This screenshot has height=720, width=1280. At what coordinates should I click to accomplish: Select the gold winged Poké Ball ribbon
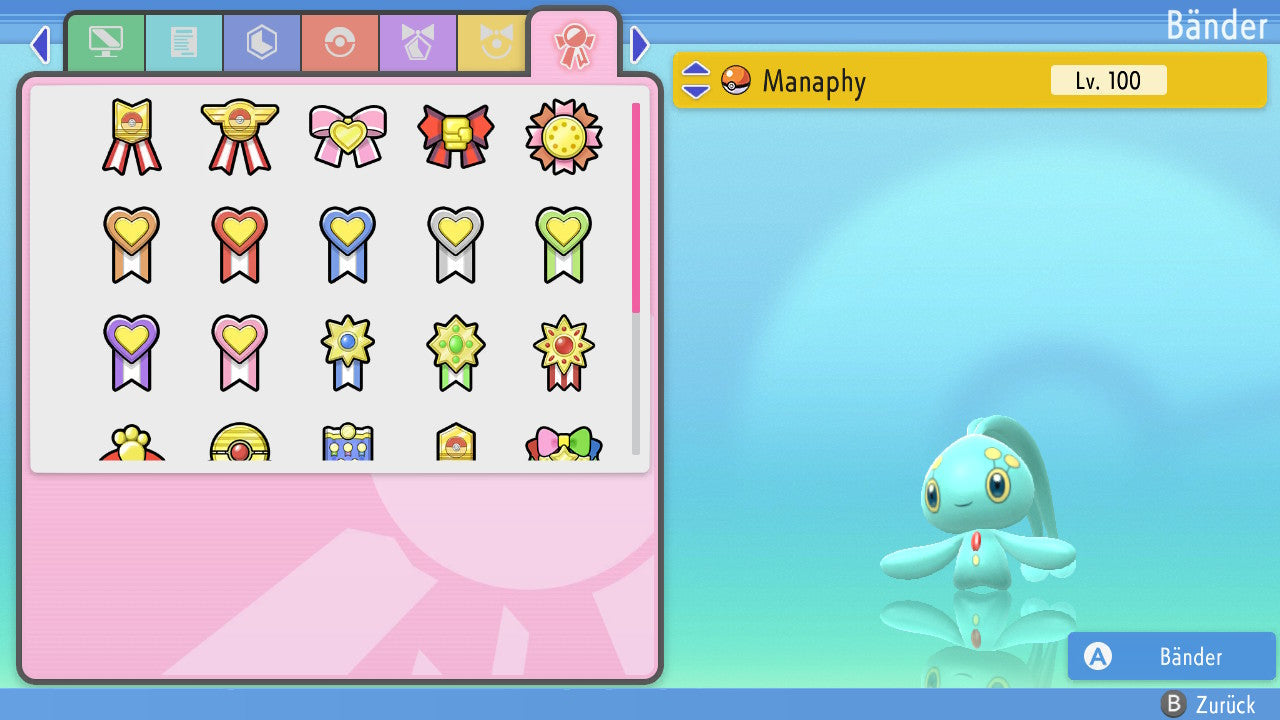[239, 135]
